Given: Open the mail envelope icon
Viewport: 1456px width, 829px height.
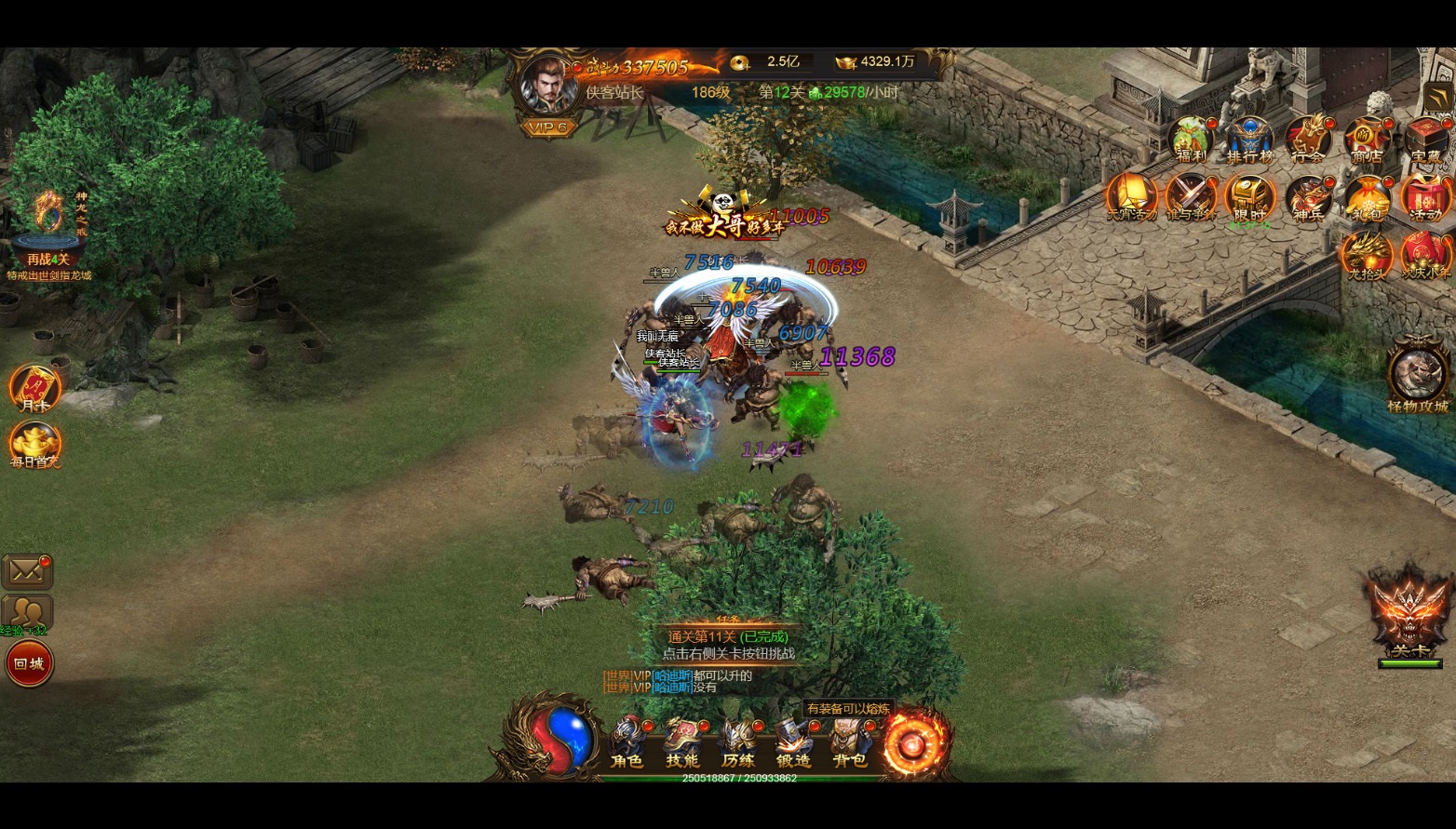Looking at the screenshot, I should [x=27, y=571].
